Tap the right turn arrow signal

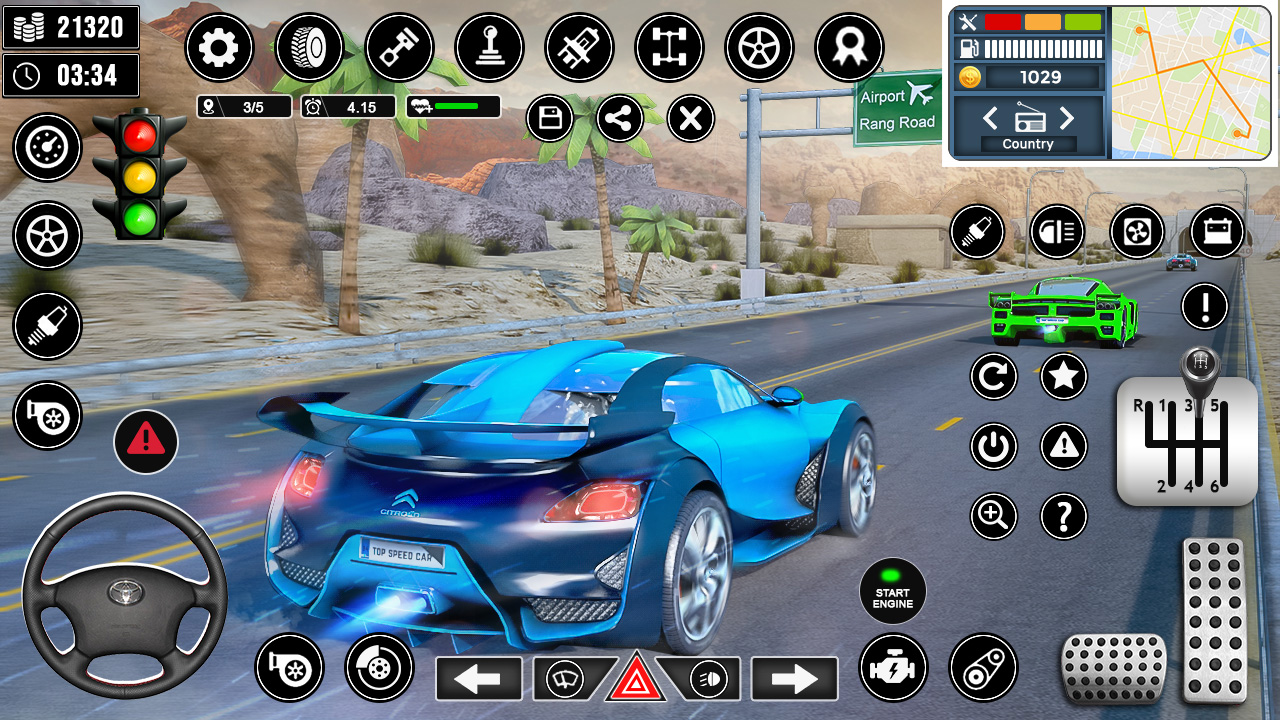[x=794, y=679]
